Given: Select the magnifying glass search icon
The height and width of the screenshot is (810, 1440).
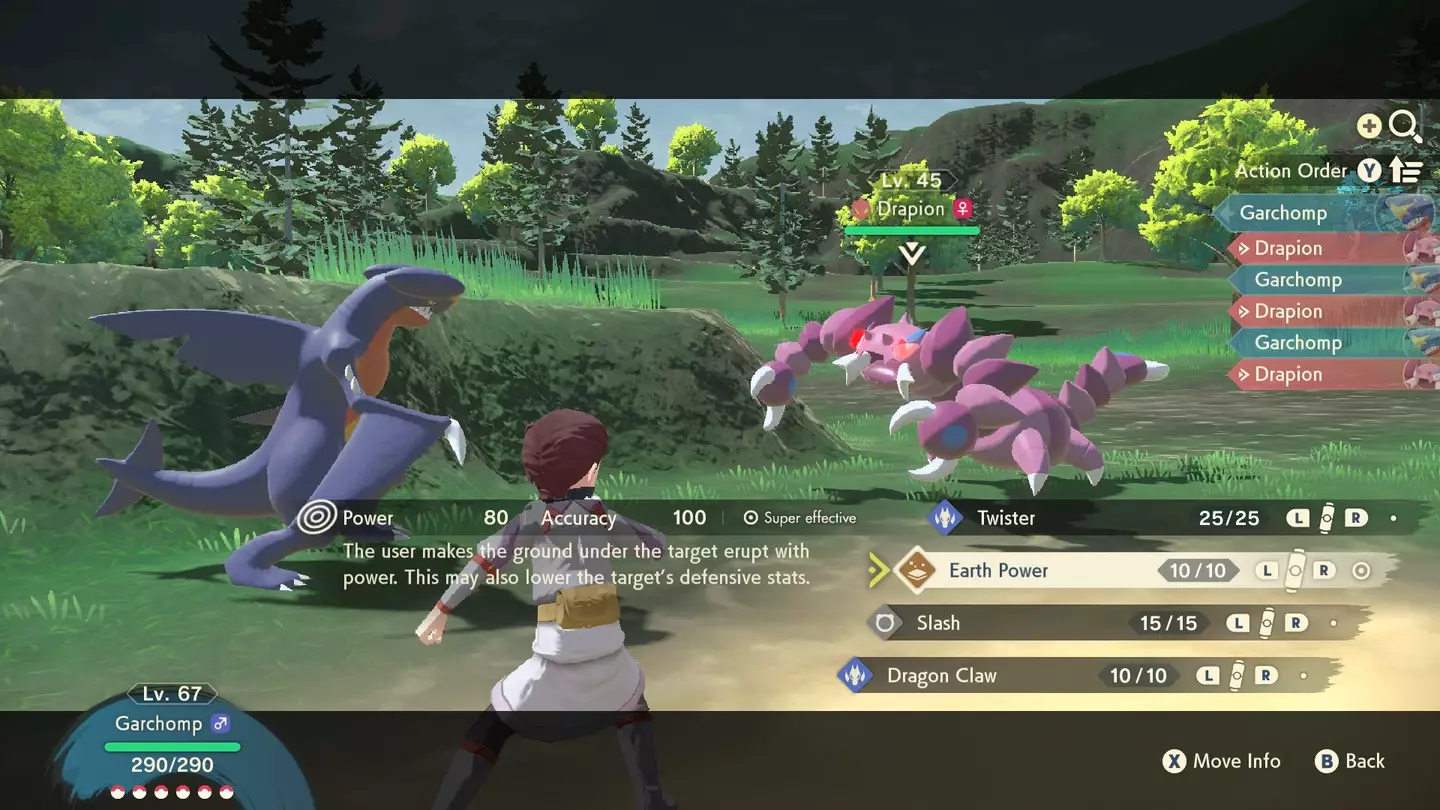Looking at the screenshot, I should [1406, 125].
